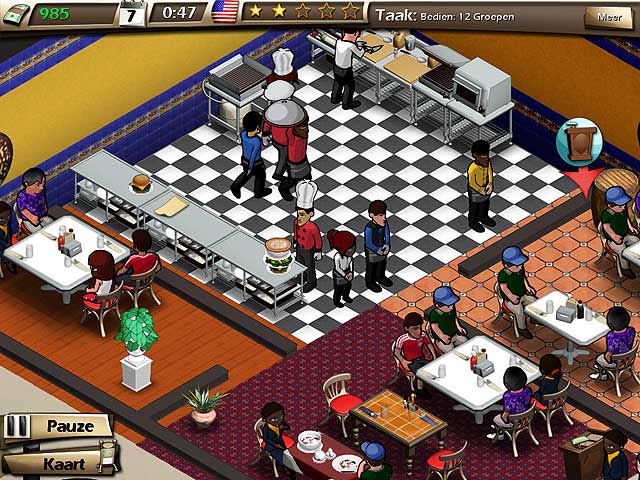This screenshot has width=640, height=480.
Task: Open the Meer task details button
Action: [x=608, y=17]
